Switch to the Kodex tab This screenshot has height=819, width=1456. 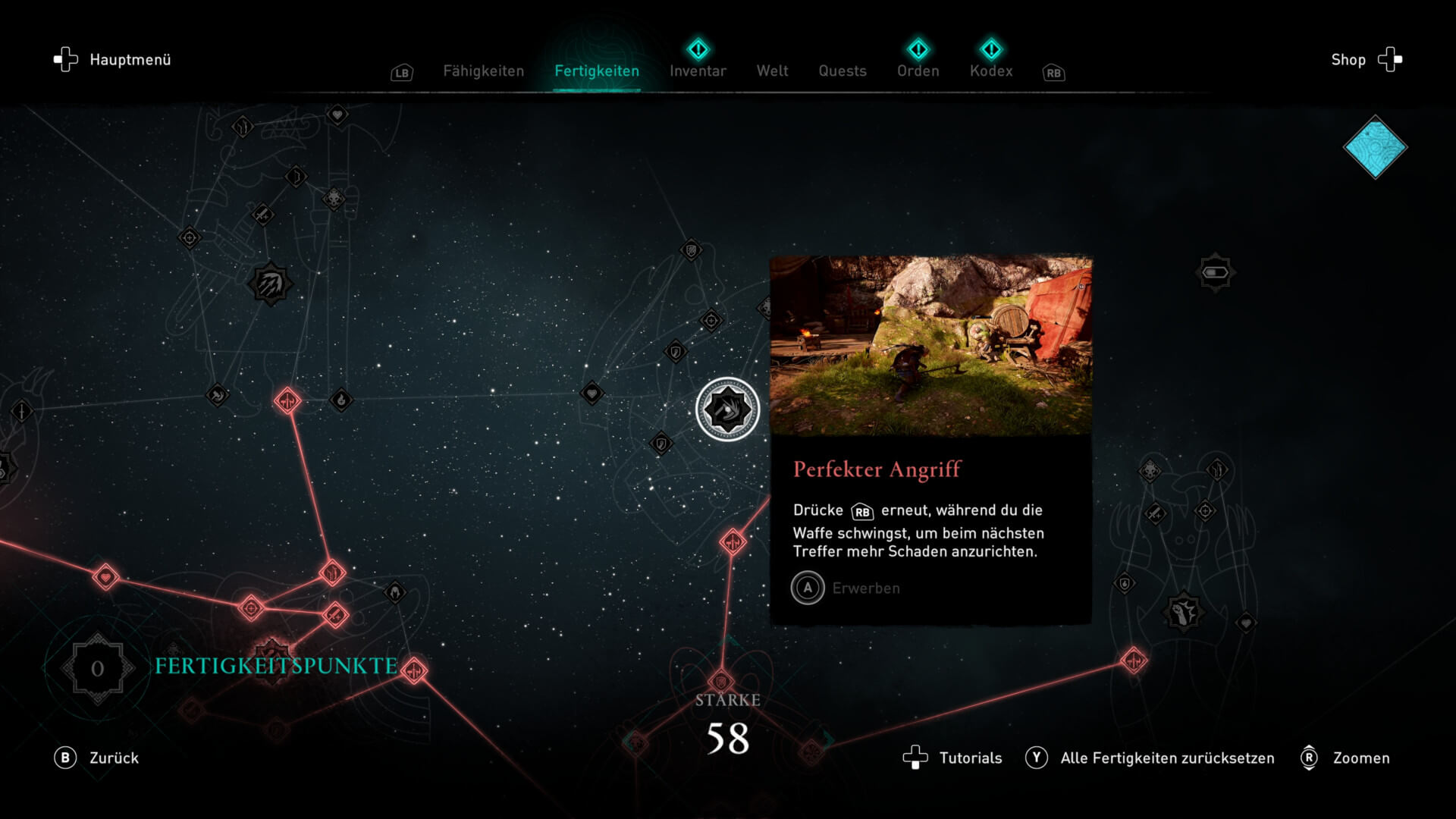990,71
